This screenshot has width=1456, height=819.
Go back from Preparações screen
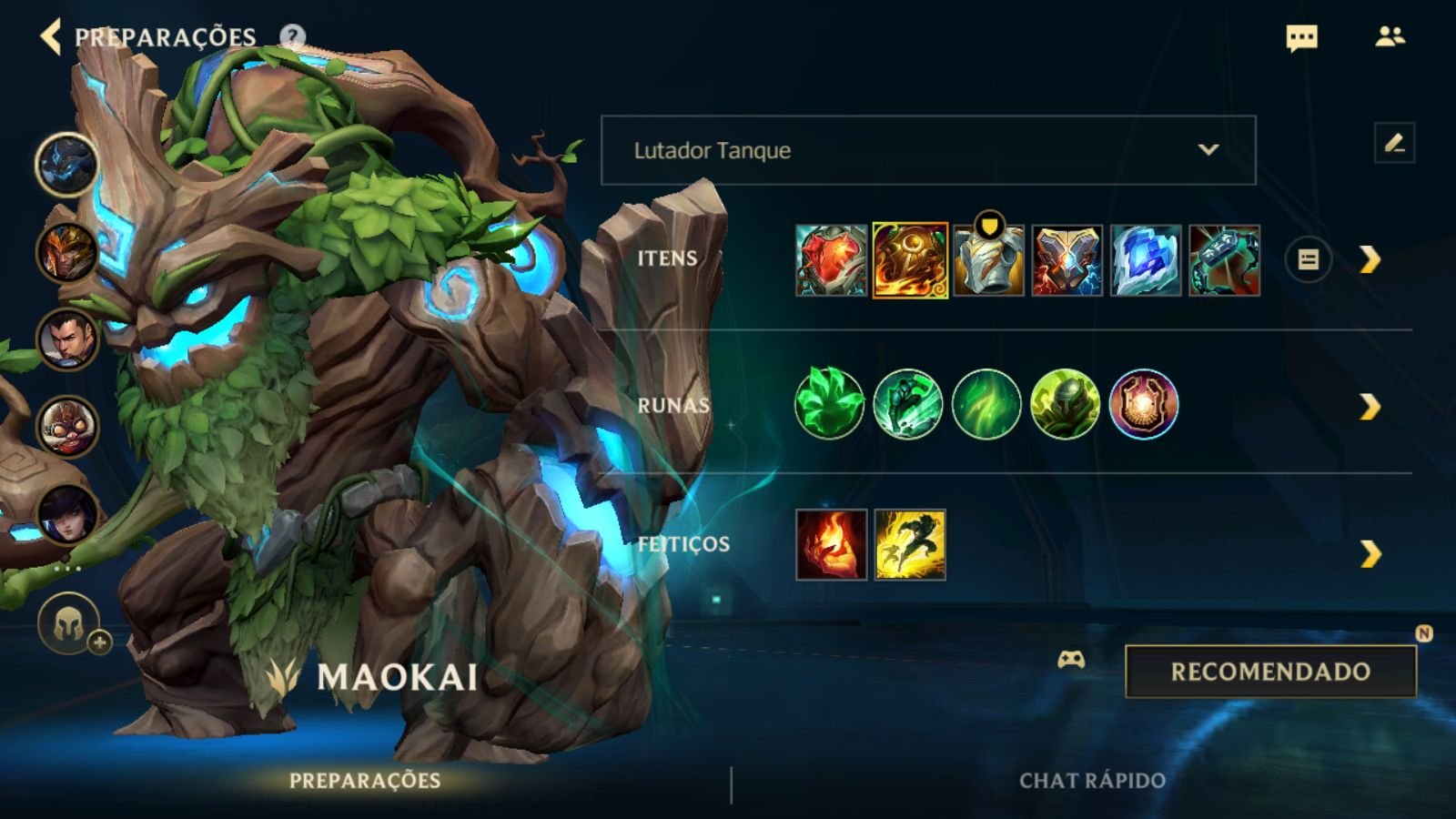click(51, 36)
